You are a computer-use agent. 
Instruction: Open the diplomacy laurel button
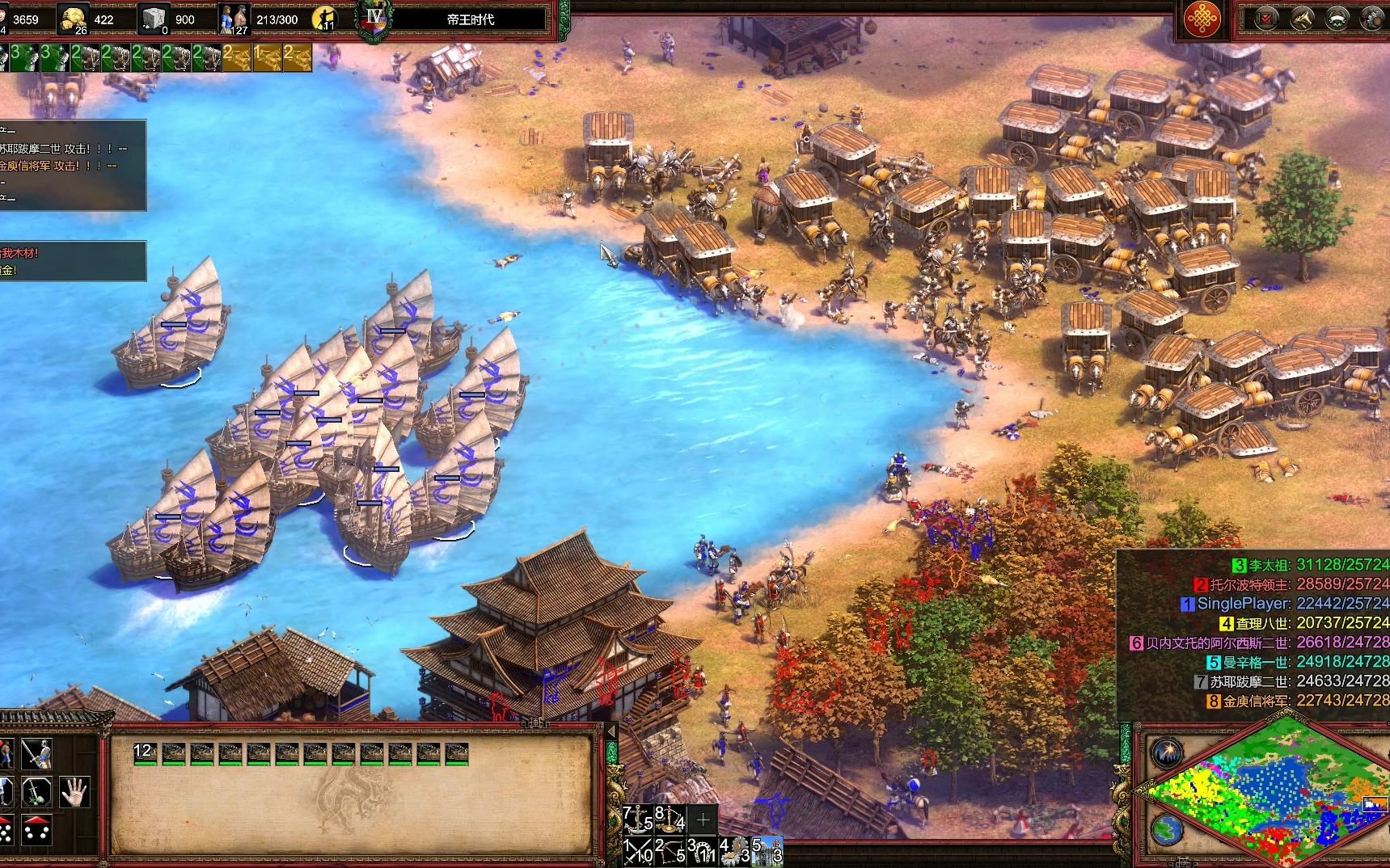1337,19
